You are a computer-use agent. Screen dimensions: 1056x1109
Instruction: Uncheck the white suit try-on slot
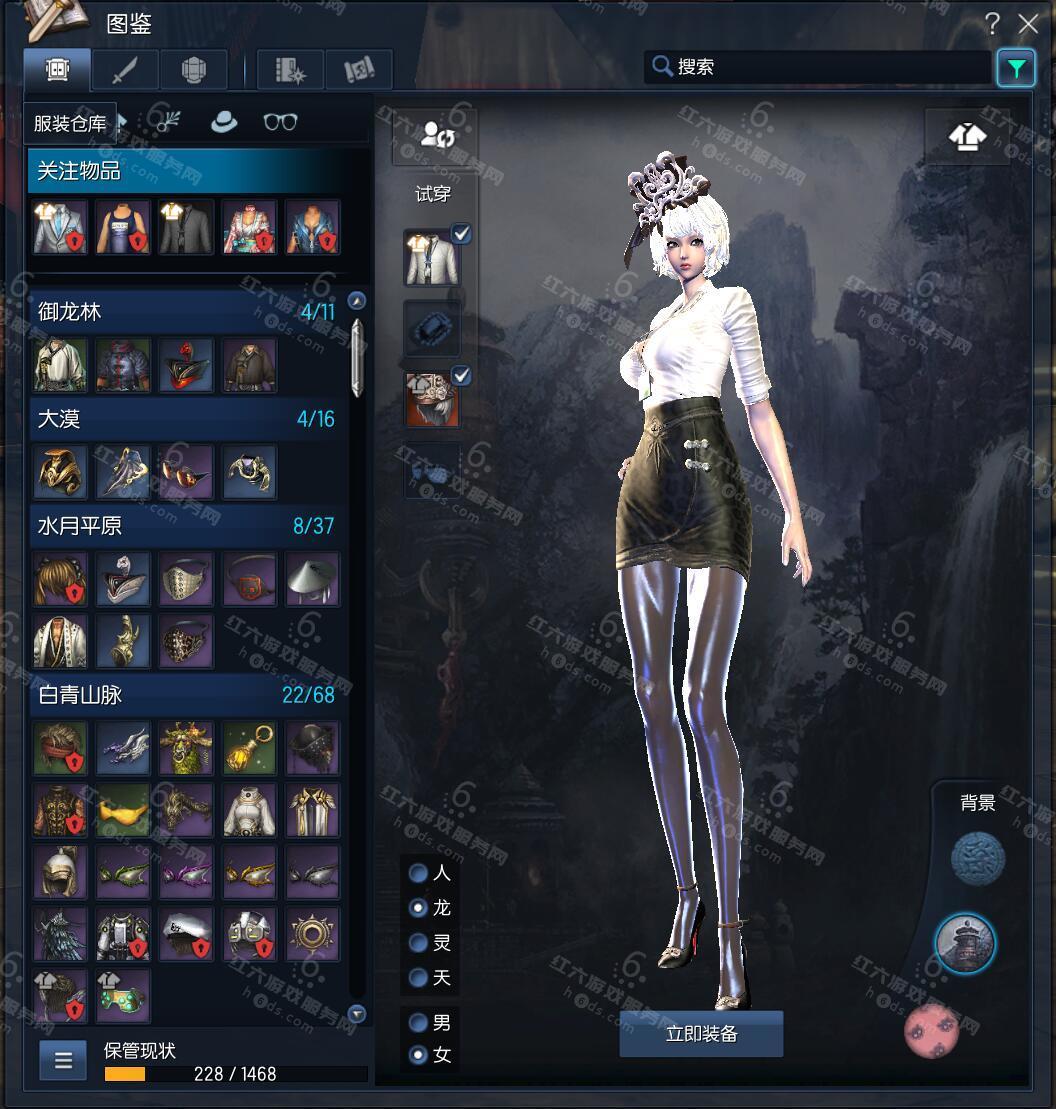pyautogui.click(x=461, y=234)
